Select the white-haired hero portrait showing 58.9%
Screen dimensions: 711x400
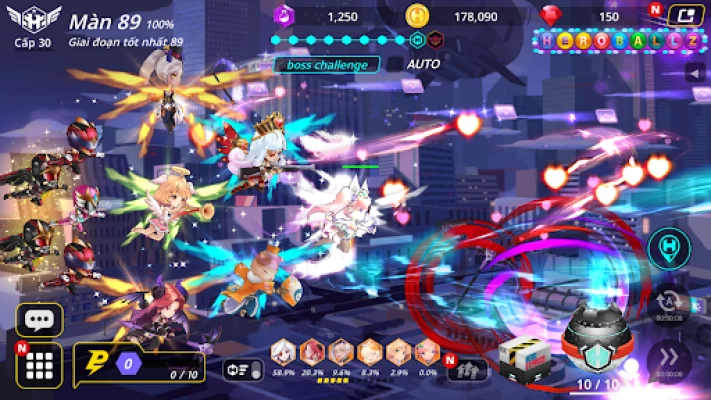(285, 352)
